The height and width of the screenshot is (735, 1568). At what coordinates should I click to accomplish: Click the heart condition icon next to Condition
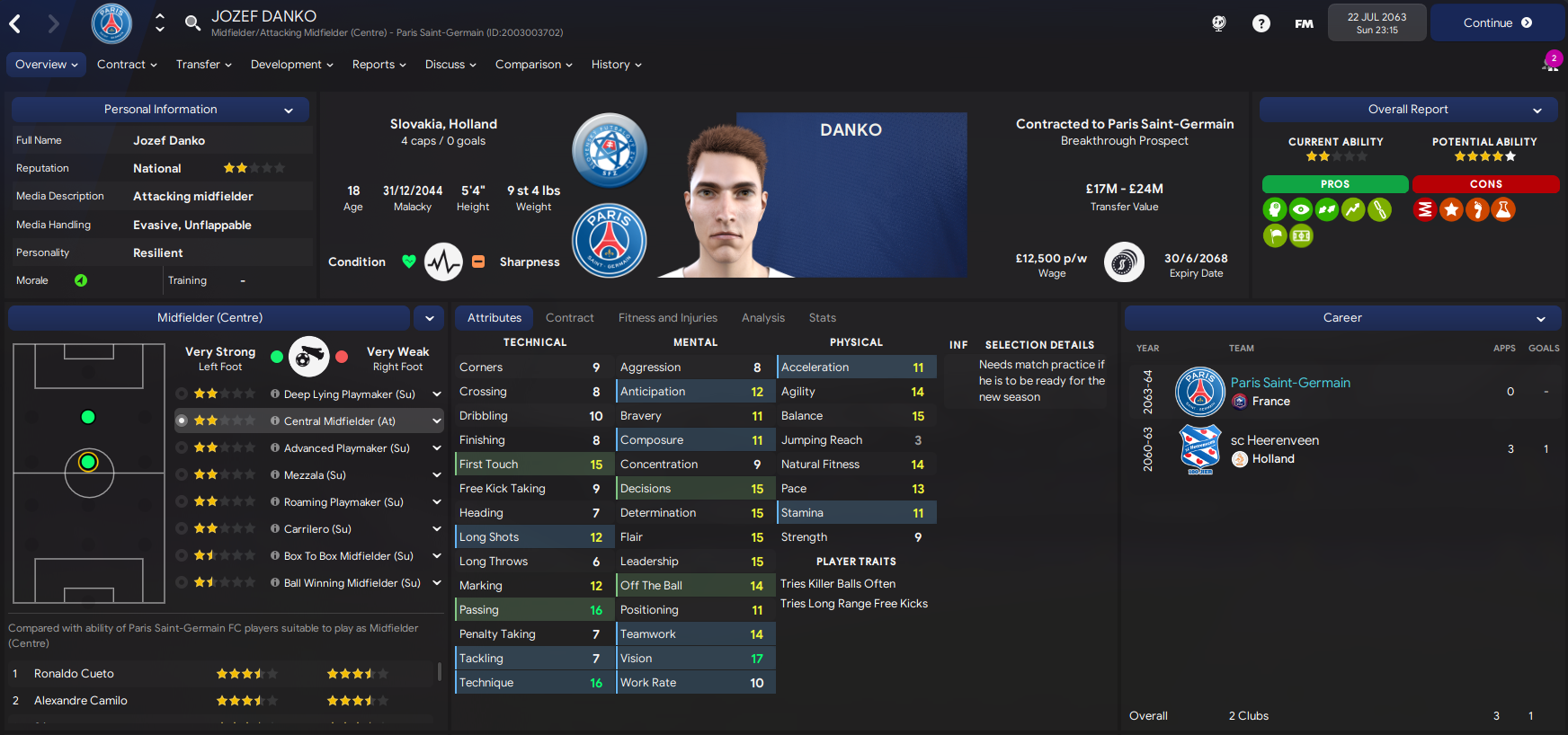[409, 261]
